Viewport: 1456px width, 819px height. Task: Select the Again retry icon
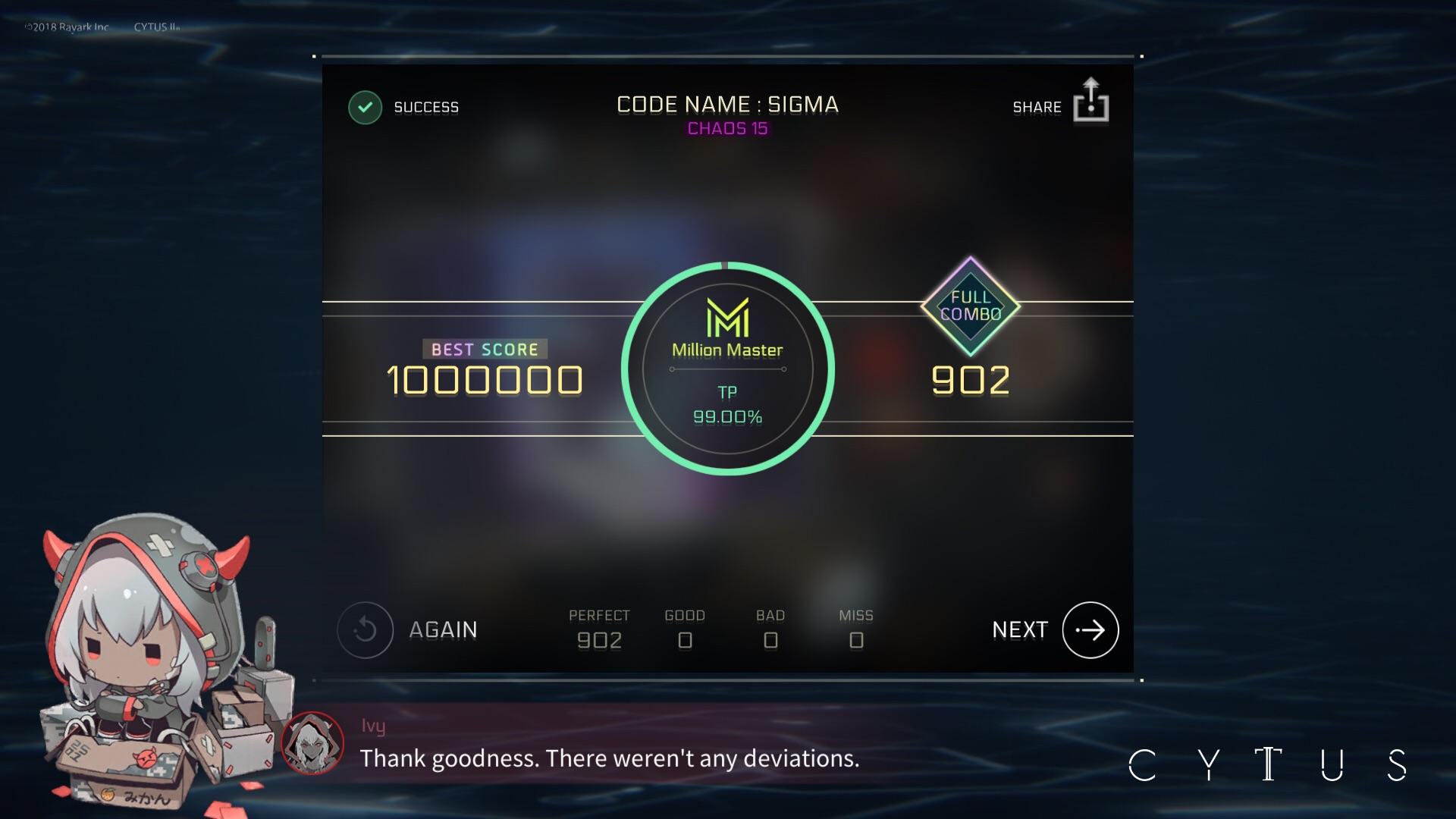366,629
